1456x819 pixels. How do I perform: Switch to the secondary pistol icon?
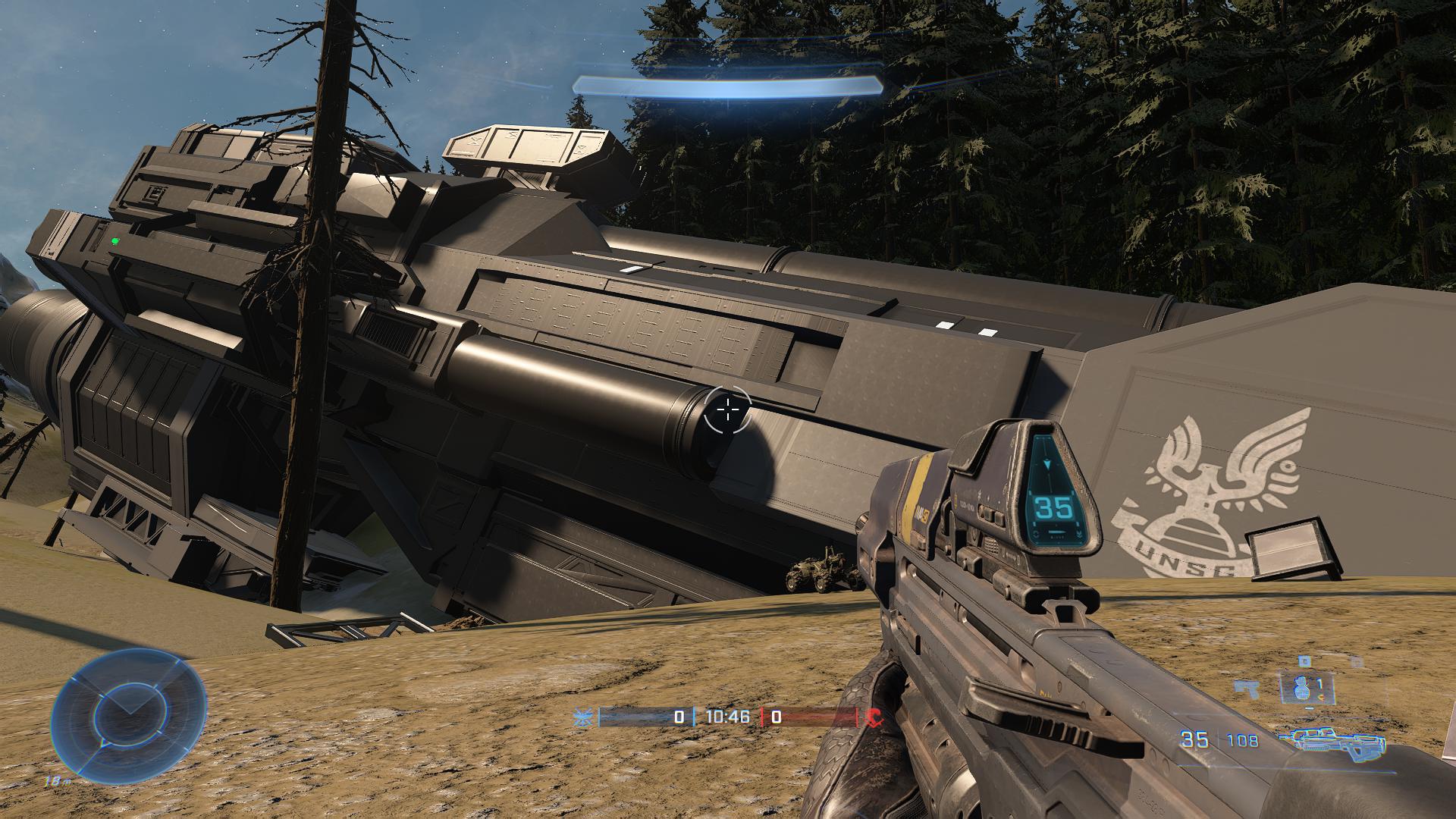coord(1245,688)
